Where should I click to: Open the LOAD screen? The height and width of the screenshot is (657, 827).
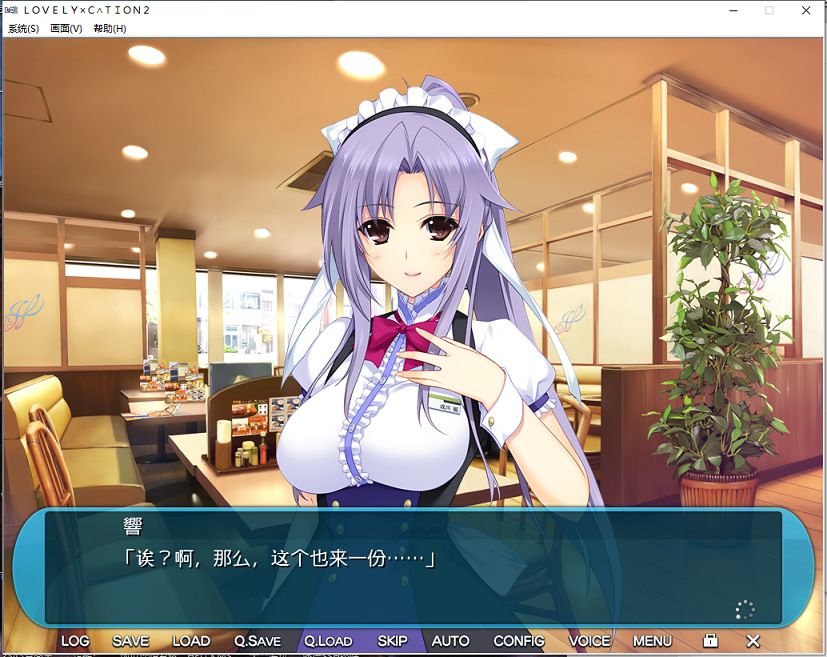pos(191,641)
